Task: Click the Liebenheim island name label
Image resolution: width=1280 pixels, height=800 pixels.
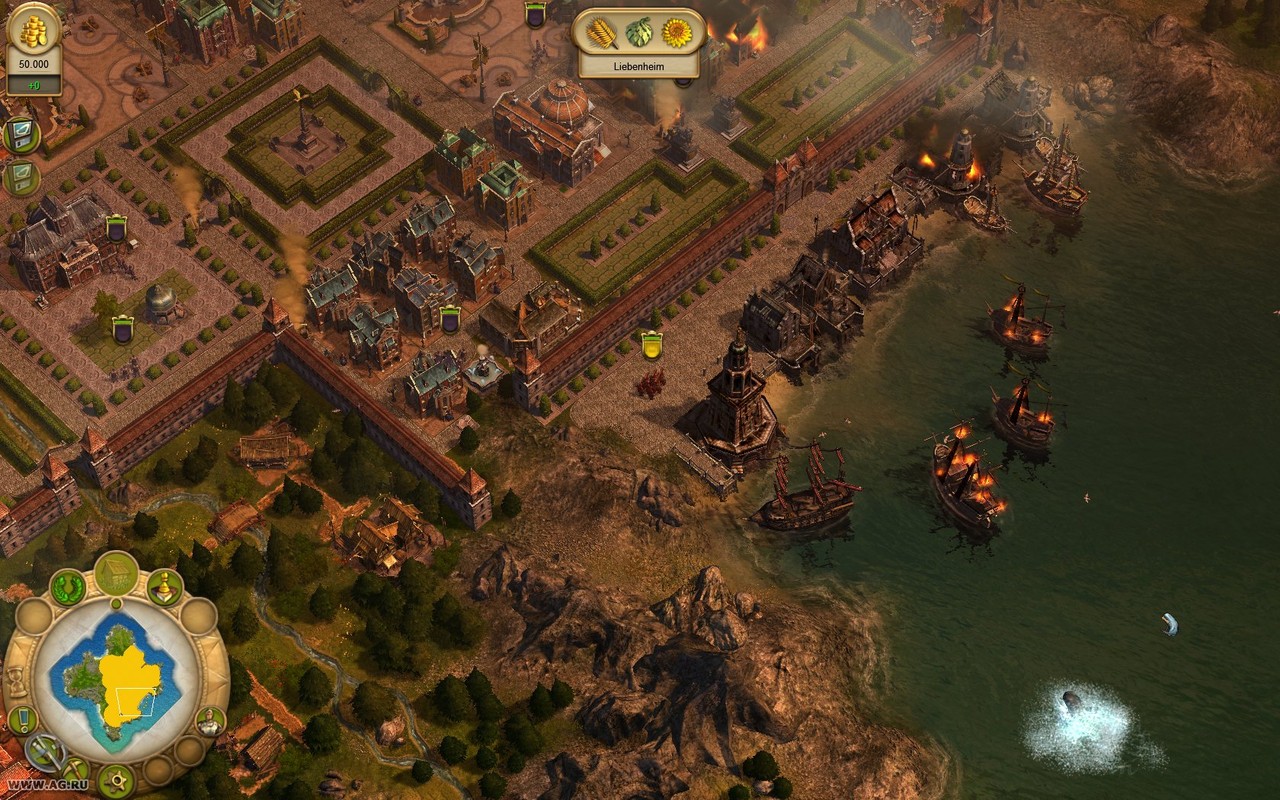Action: [x=638, y=67]
